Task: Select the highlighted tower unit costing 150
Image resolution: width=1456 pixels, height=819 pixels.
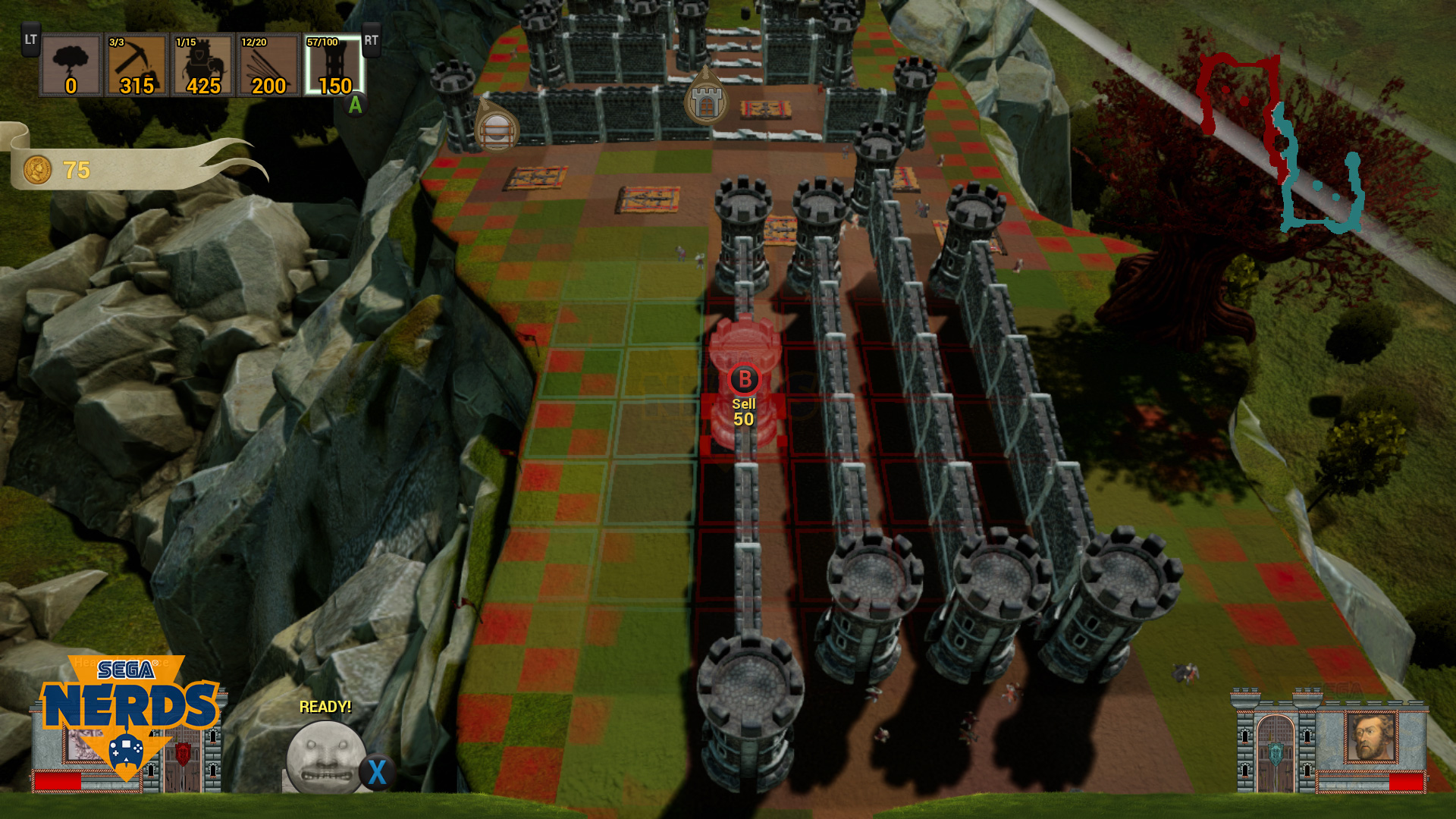Action: pyautogui.click(x=334, y=65)
